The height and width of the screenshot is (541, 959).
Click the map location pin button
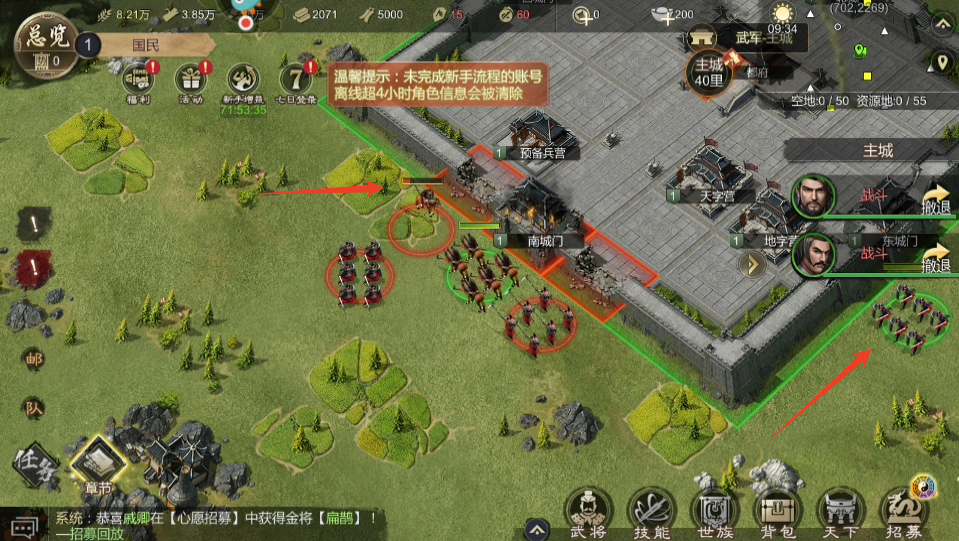tap(940, 63)
